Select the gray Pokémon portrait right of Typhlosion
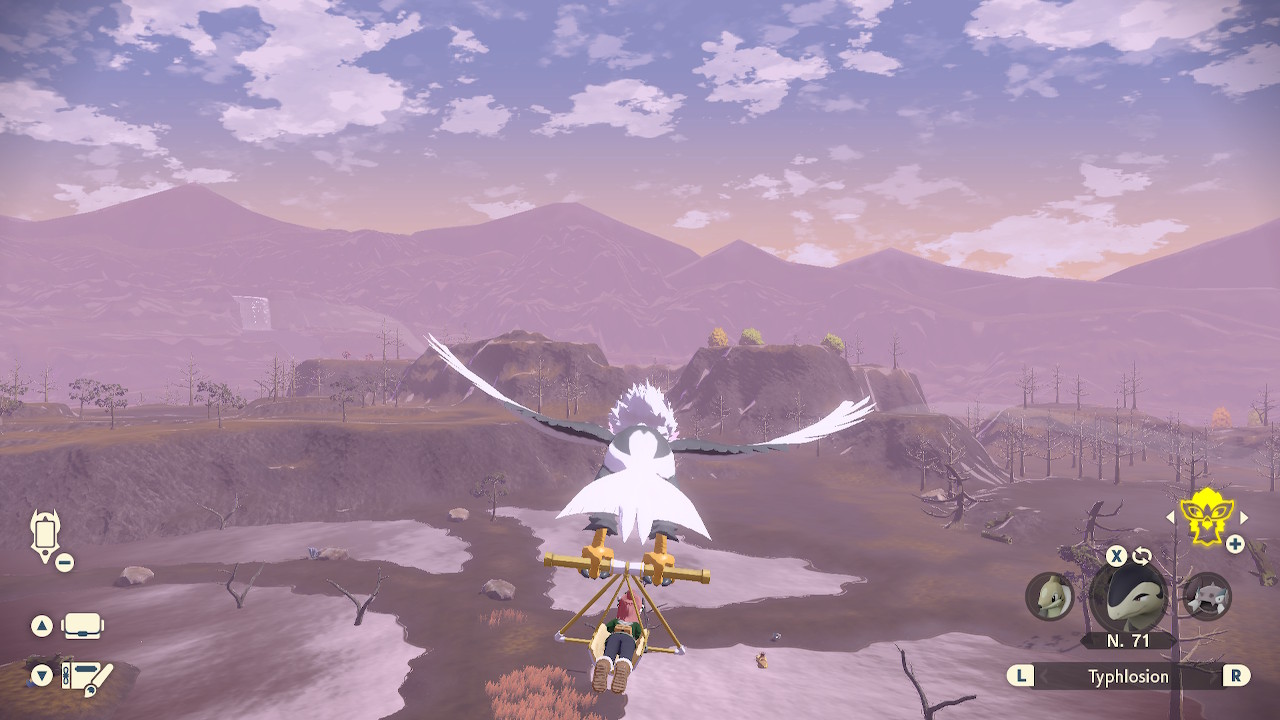Viewport: 1280px width, 720px height. (1207, 597)
